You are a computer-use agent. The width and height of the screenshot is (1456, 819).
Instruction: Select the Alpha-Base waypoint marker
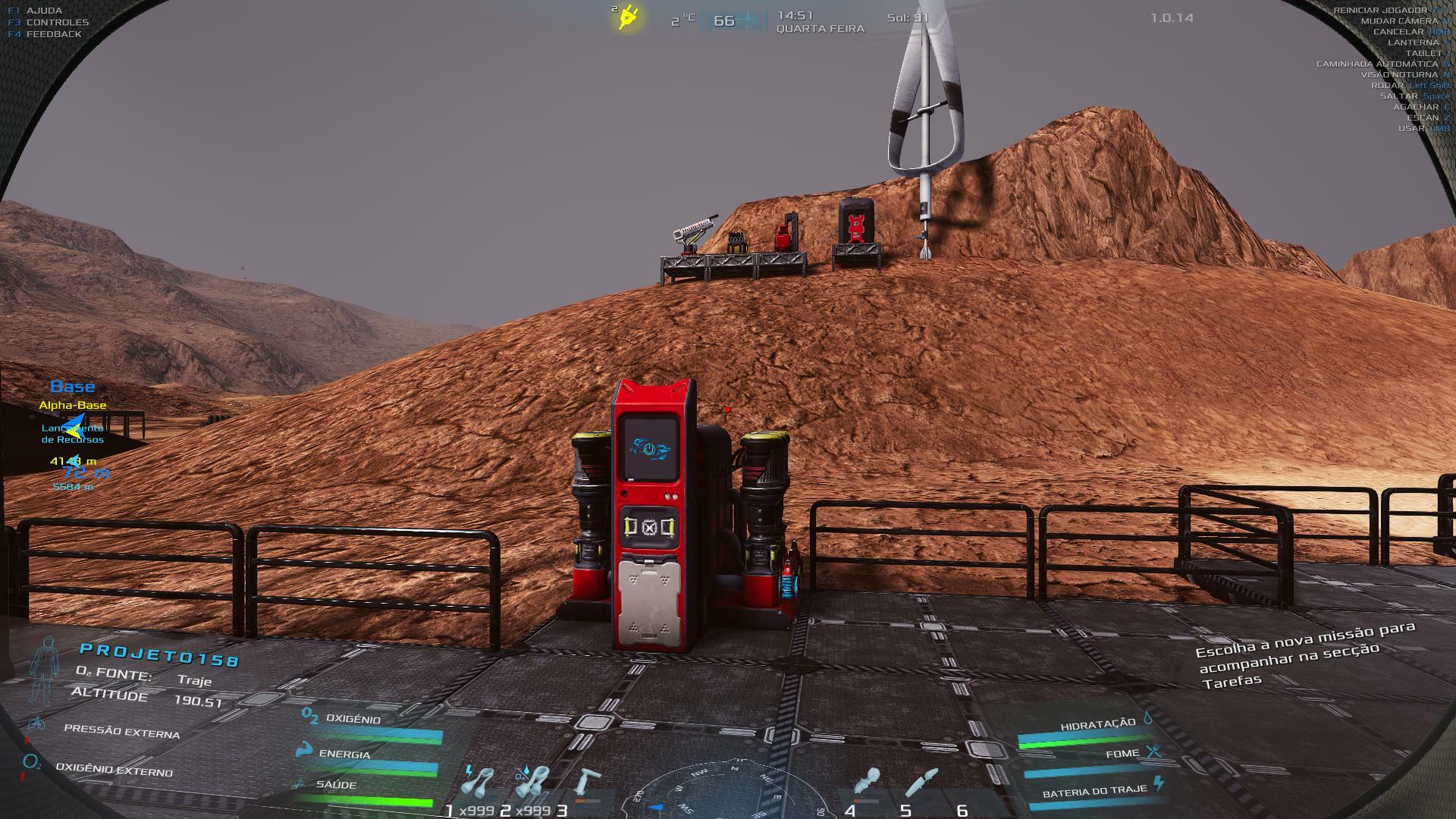(x=73, y=406)
